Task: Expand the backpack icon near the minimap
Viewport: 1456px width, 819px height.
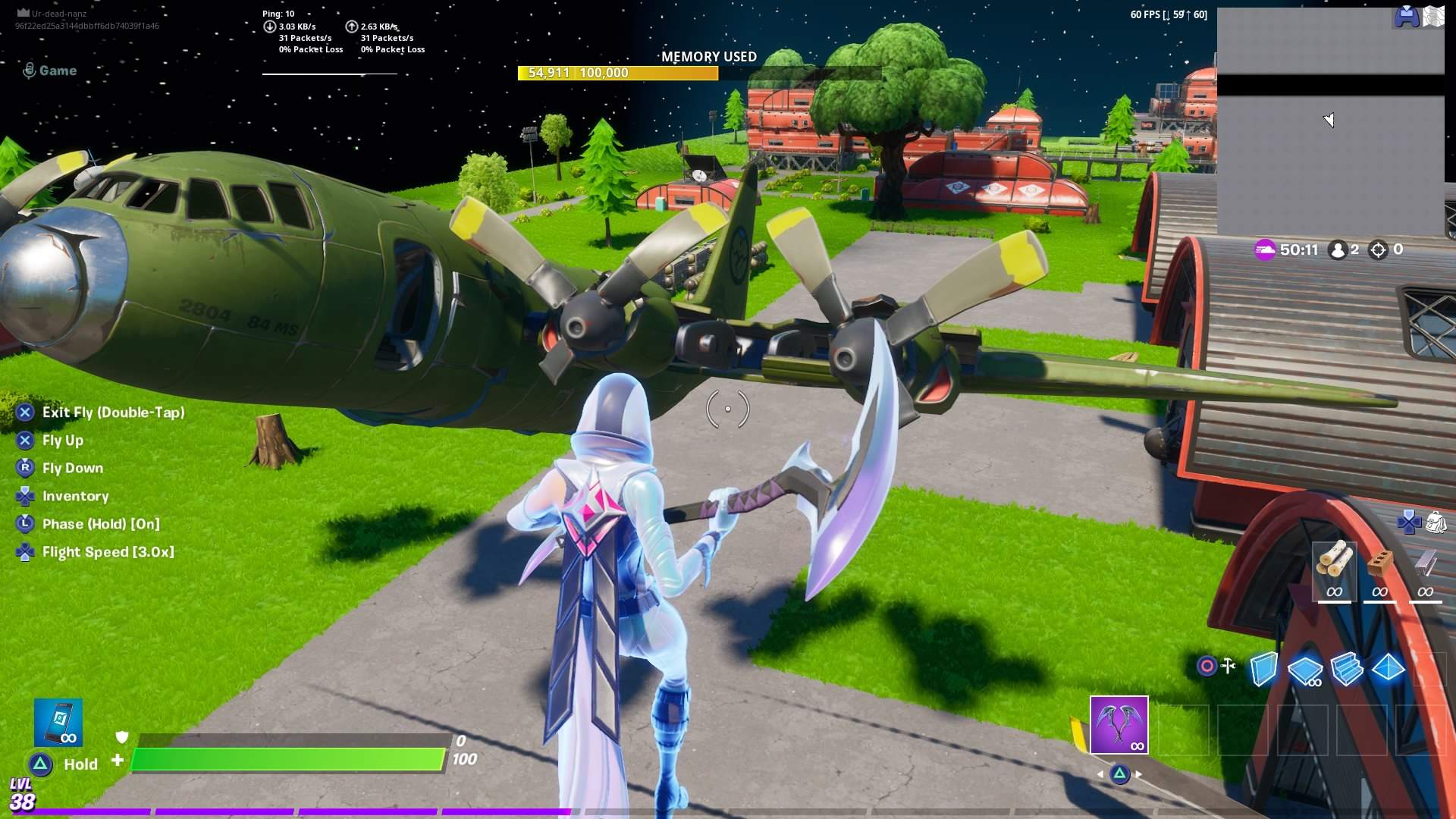Action: [1436, 523]
